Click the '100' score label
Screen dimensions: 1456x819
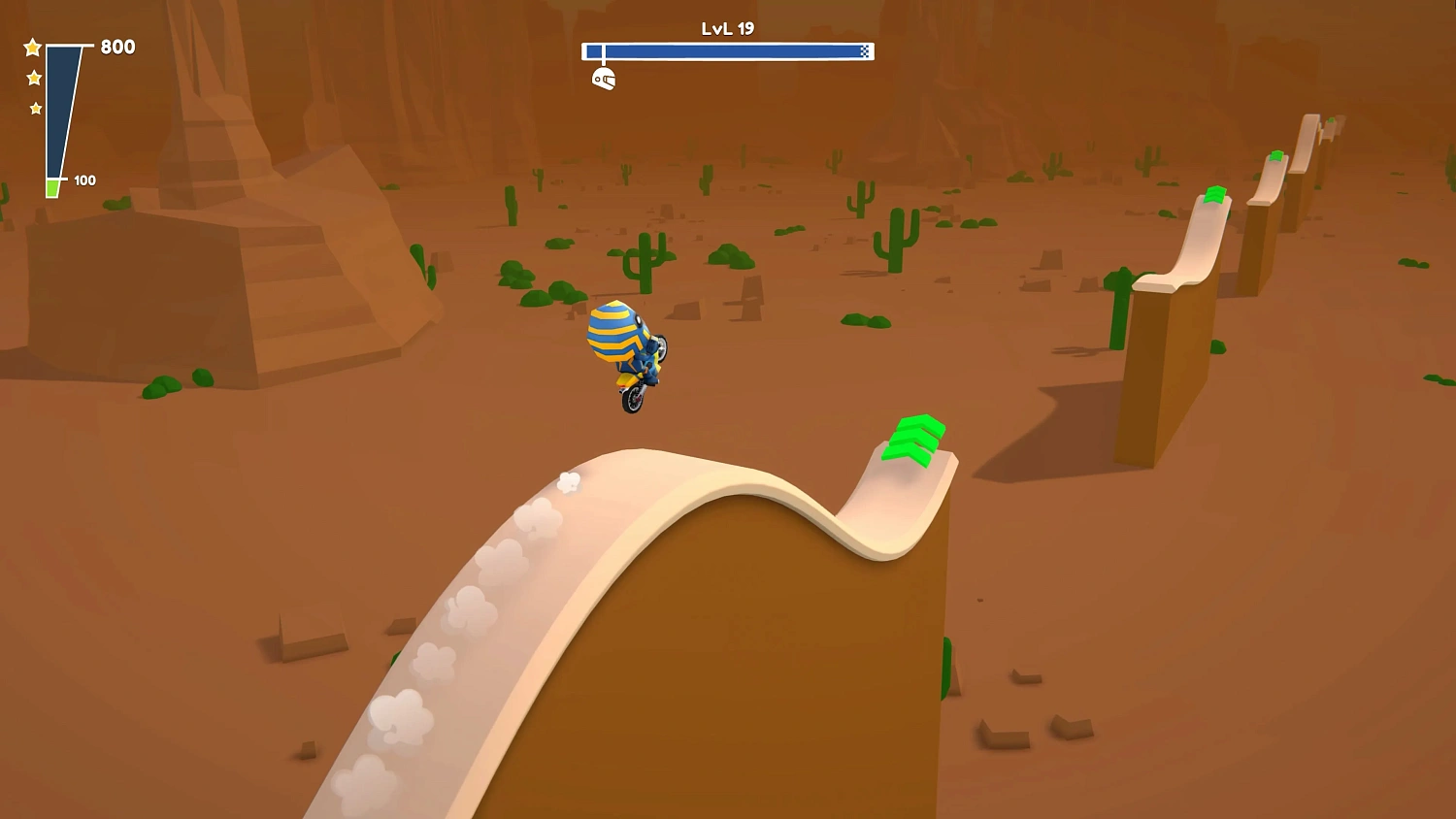tap(83, 180)
